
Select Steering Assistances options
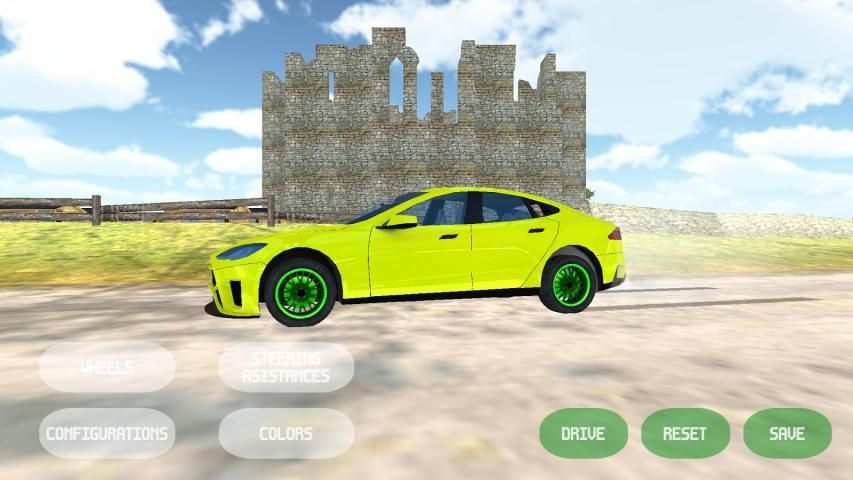pos(286,367)
